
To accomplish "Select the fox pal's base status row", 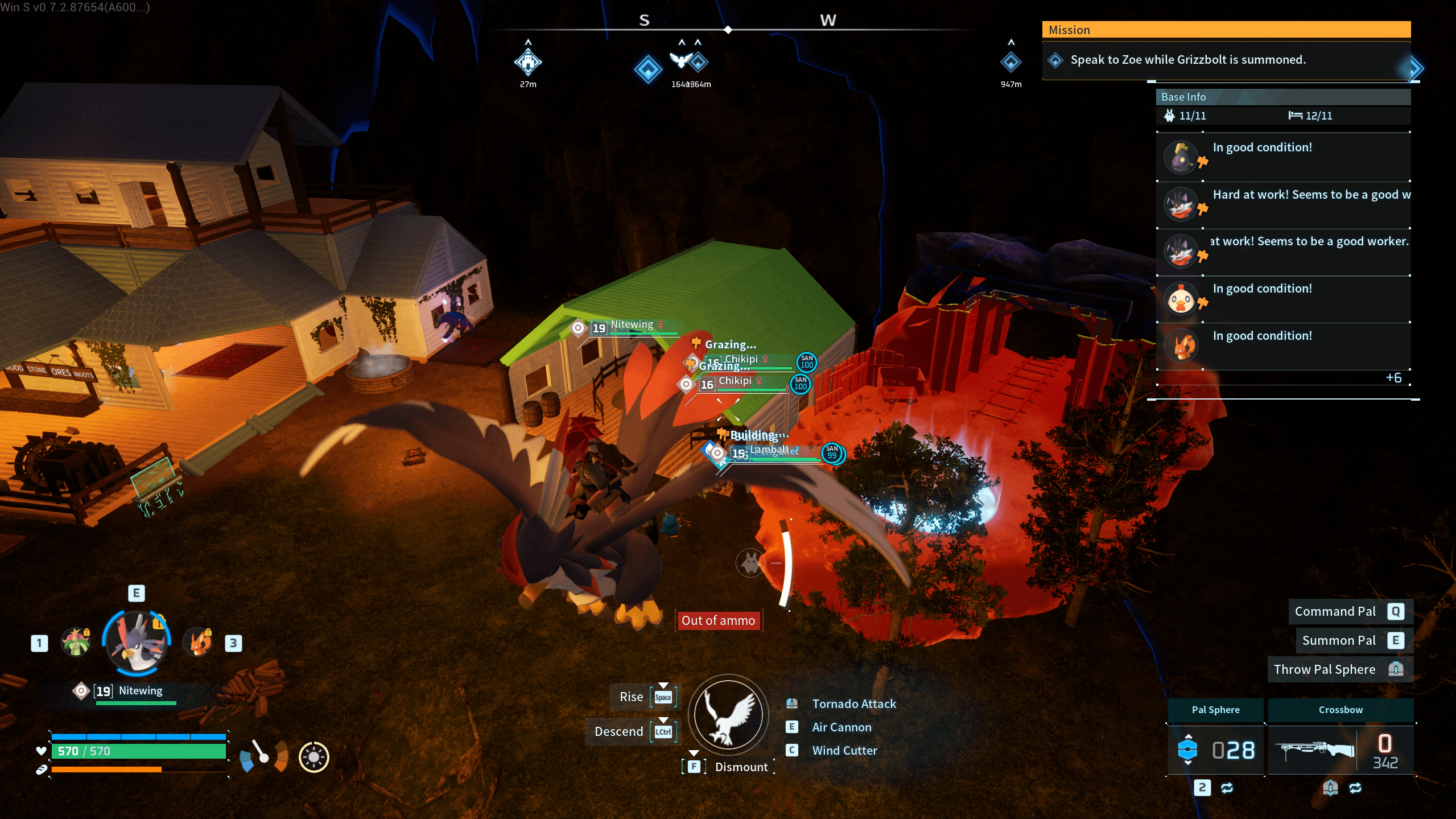I will pos(1284,346).
